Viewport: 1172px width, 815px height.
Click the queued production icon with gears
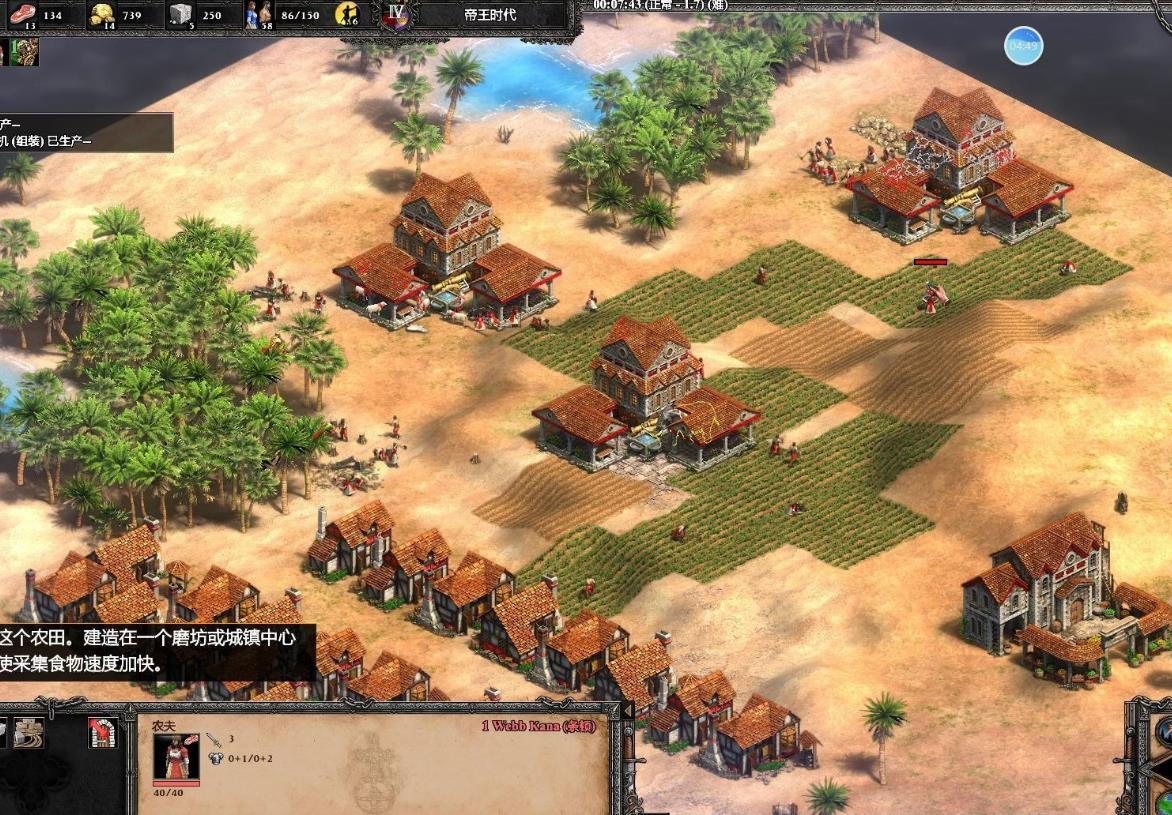[25, 51]
